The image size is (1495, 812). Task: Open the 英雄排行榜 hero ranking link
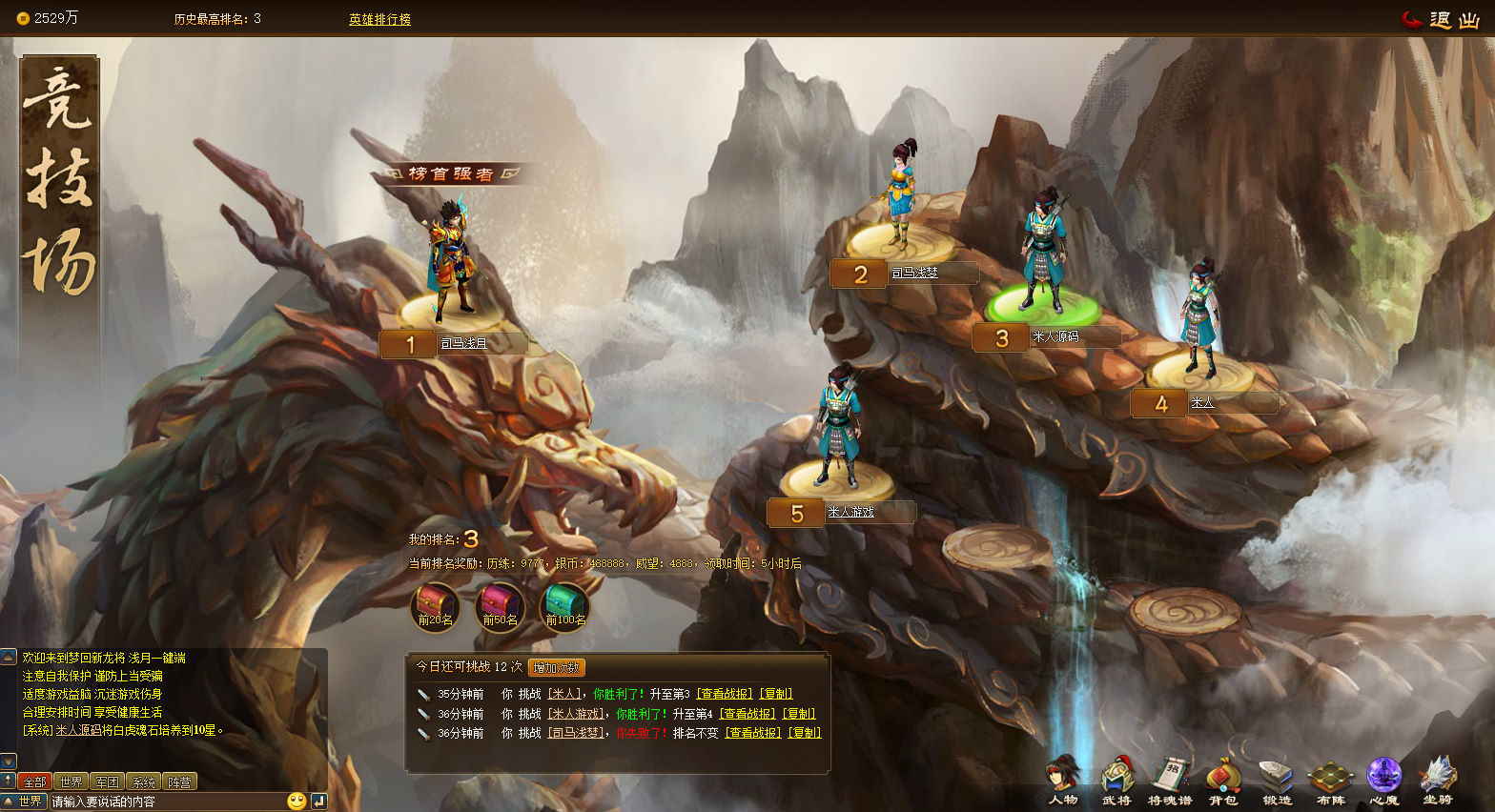[x=379, y=19]
